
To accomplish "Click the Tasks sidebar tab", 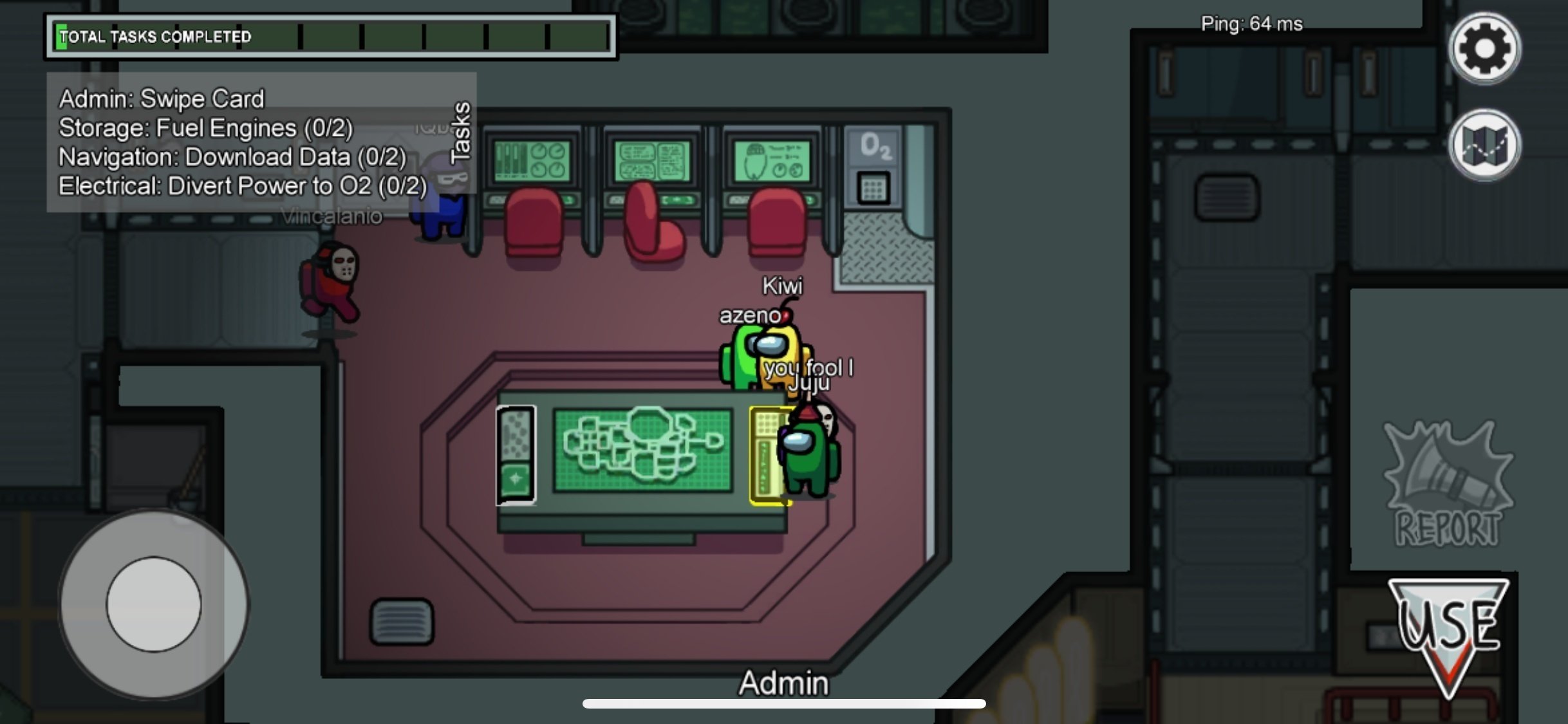I will (461, 132).
